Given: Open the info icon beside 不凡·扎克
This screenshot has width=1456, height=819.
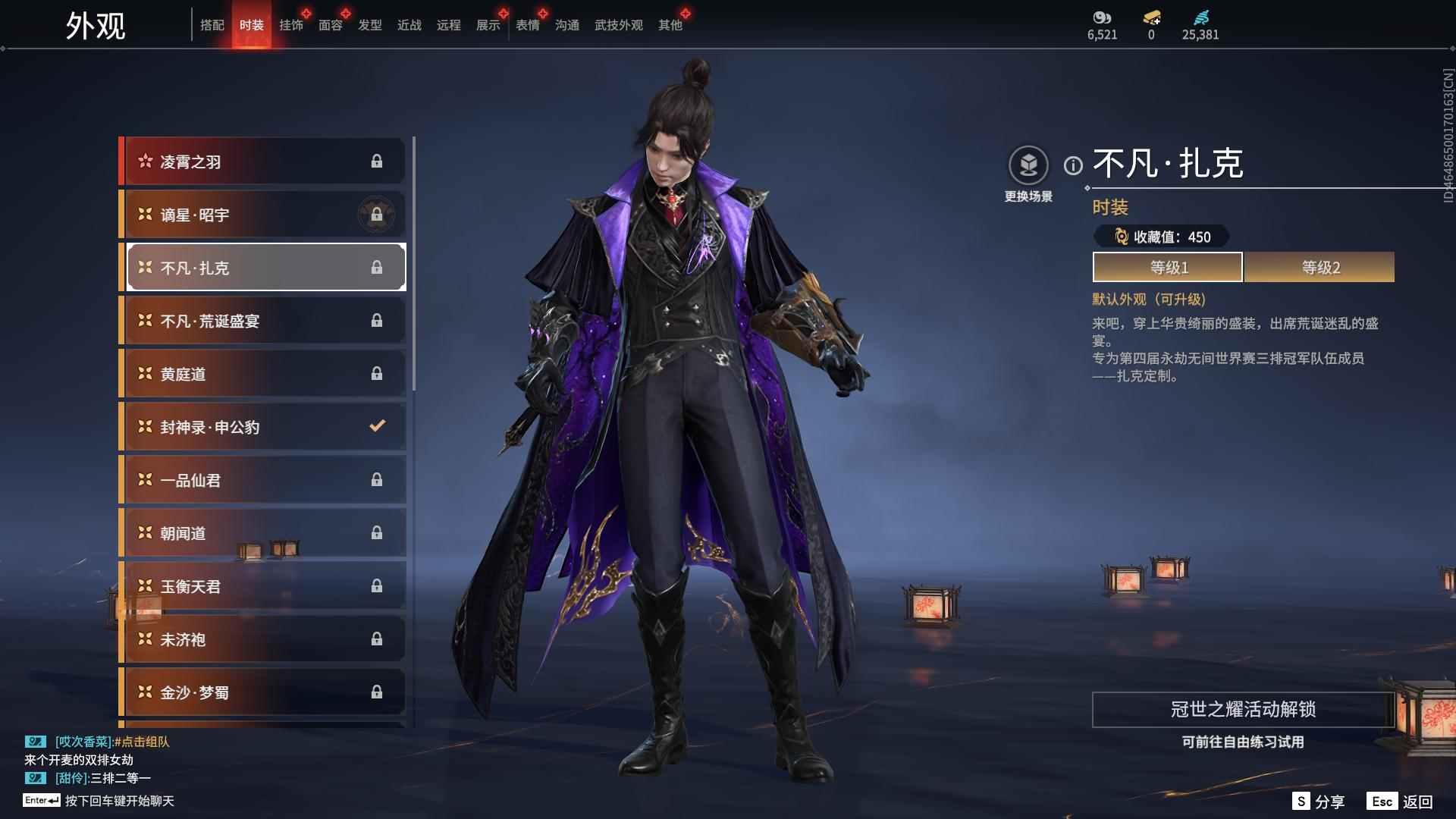Looking at the screenshot, I should click(x=1073, y=165).
